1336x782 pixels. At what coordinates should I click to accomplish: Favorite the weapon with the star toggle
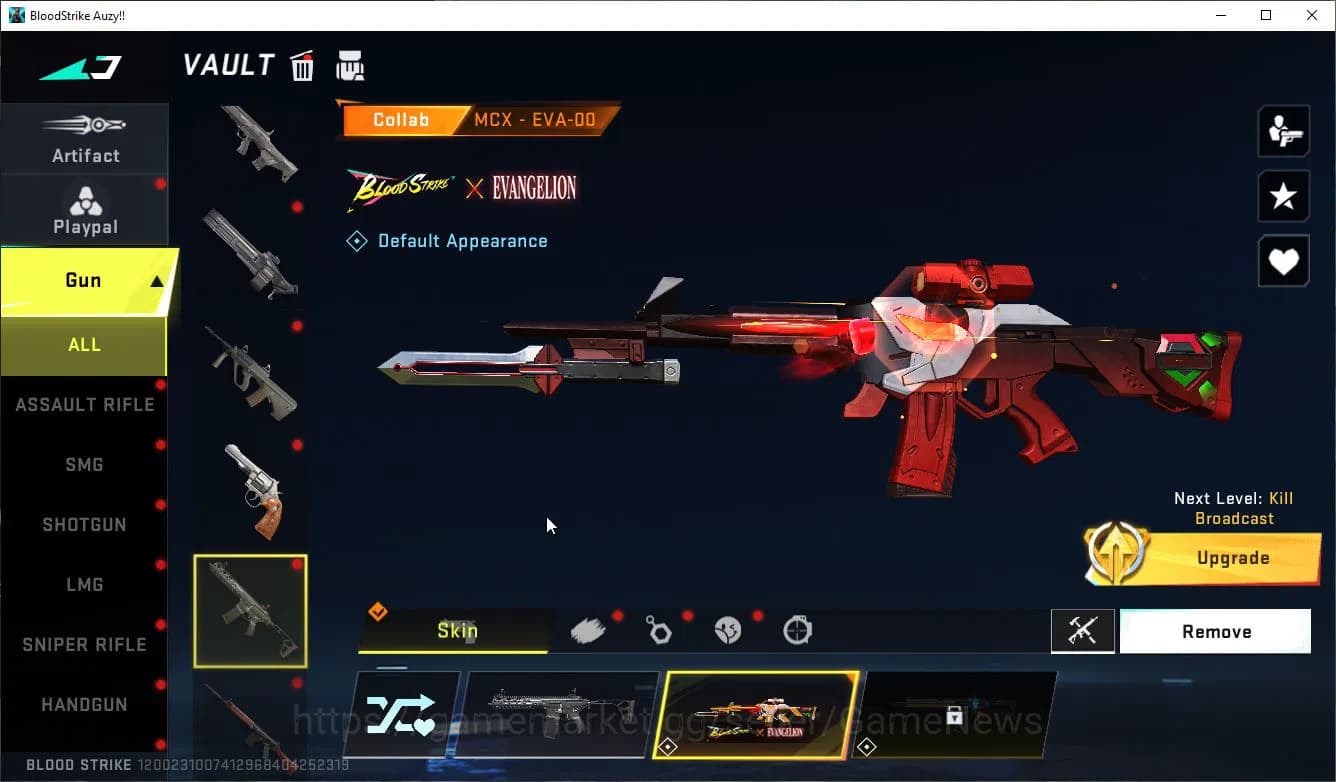click(1283, 196)
